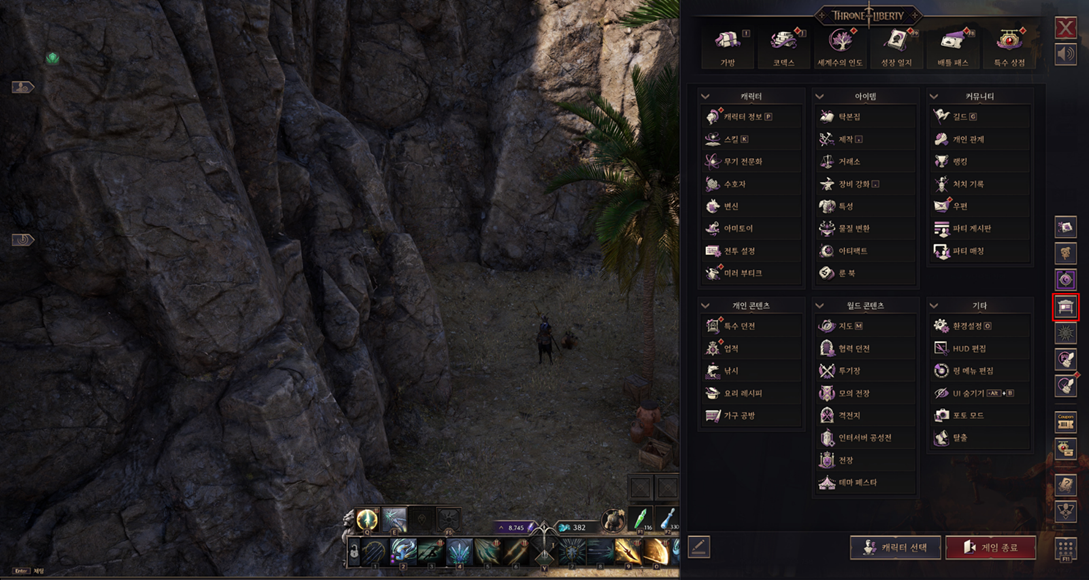Collapse the 캐릭터 category header

click(706, 97)
